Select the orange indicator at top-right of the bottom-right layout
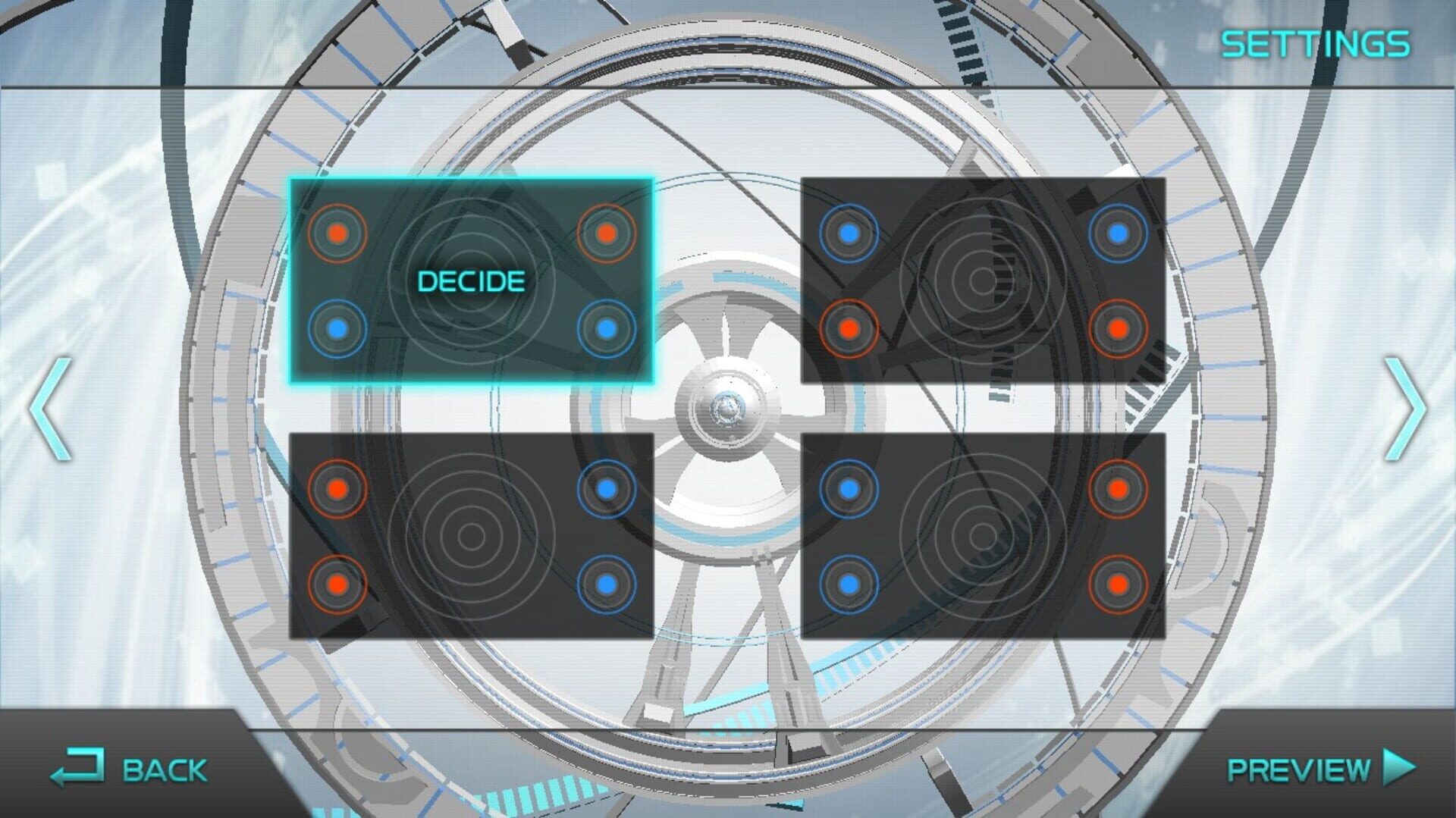 (1116, 489)
